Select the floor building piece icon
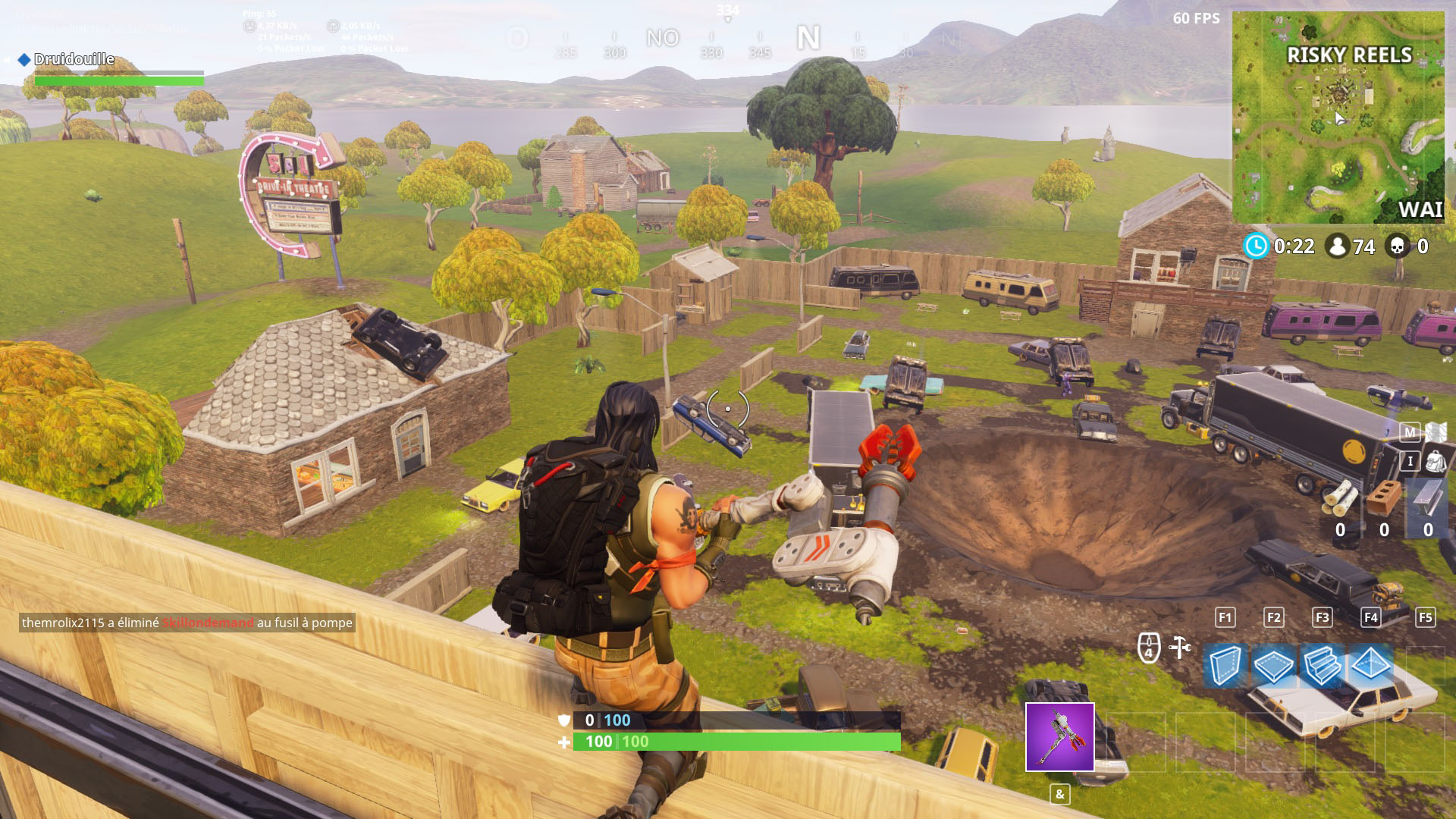Screen dimensions: 1456x819 tap(1273, 662)
